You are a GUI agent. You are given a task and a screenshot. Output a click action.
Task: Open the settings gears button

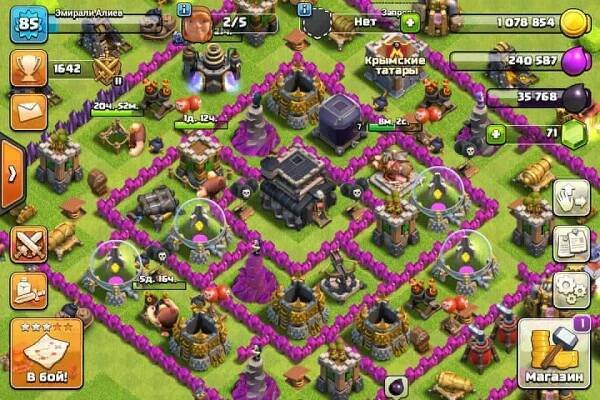point(571,289)
